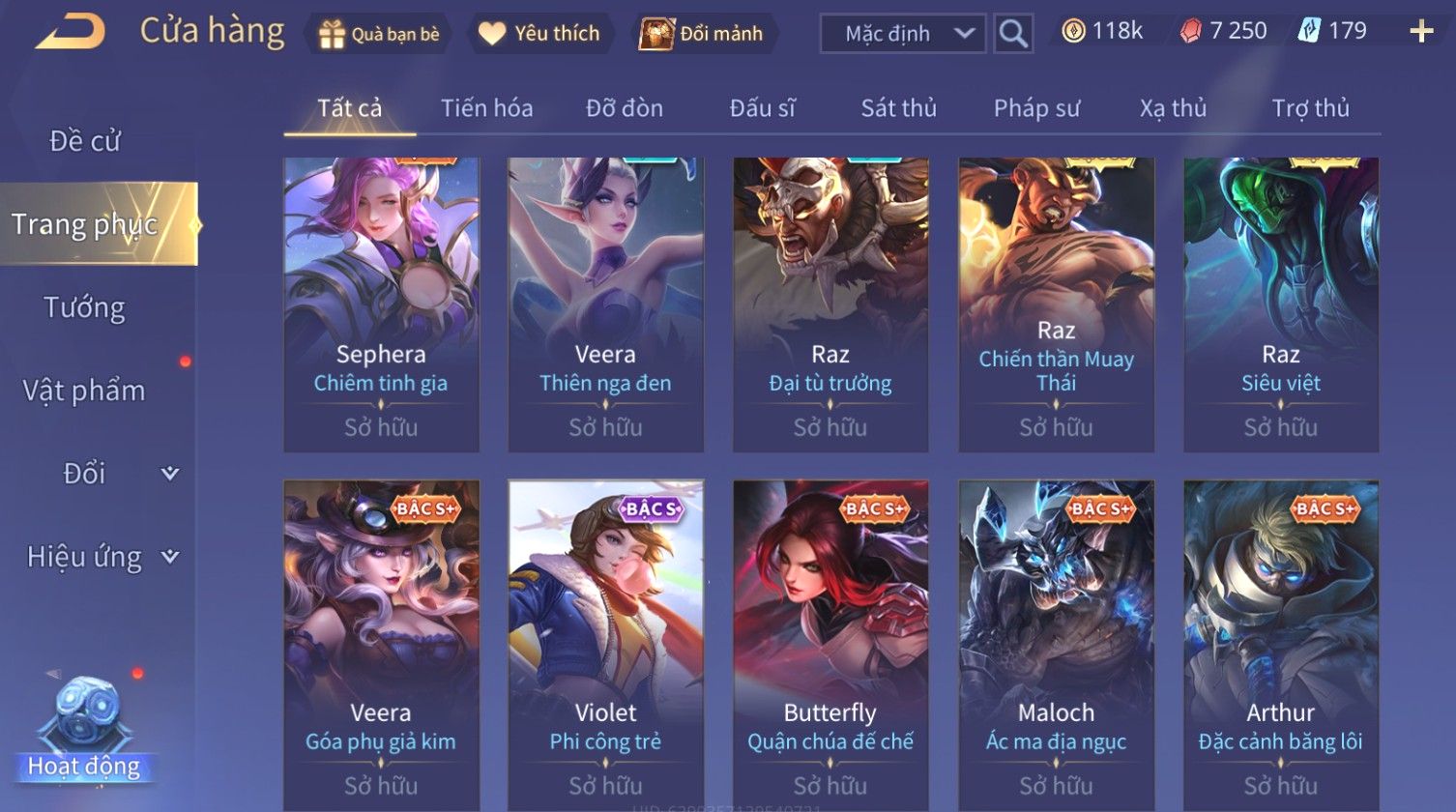Viewport: 1456px width, 812px height.
Task: Open the Đề cử sidebar section
Action: 85,141
